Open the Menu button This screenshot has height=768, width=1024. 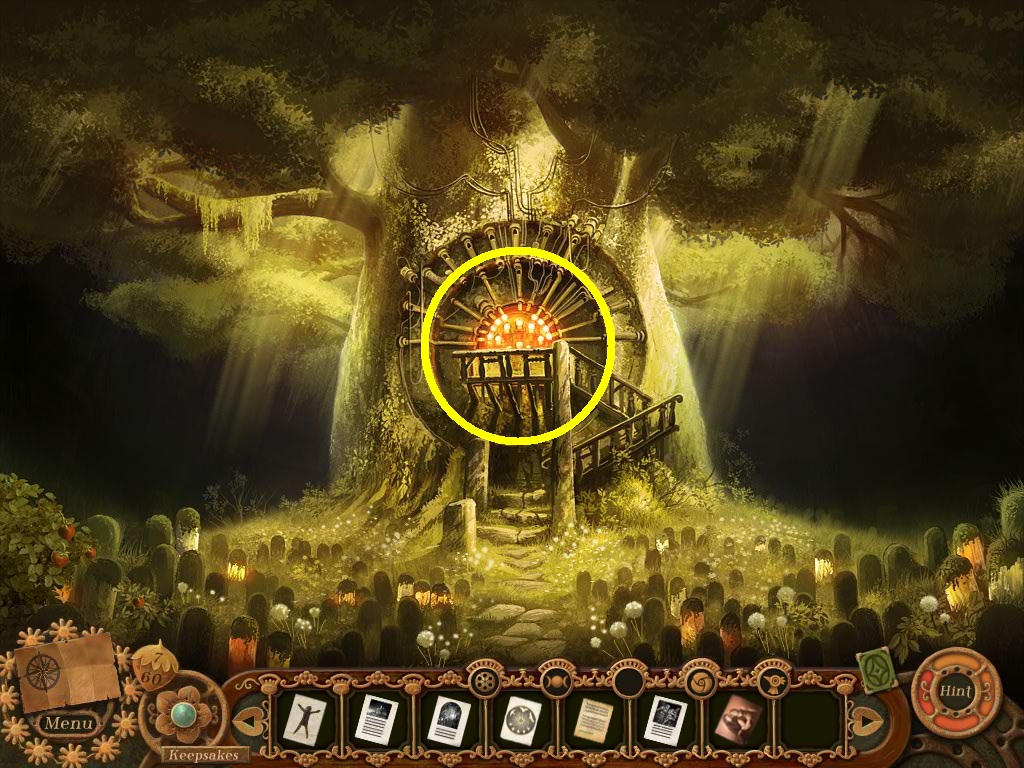[70, 722]
